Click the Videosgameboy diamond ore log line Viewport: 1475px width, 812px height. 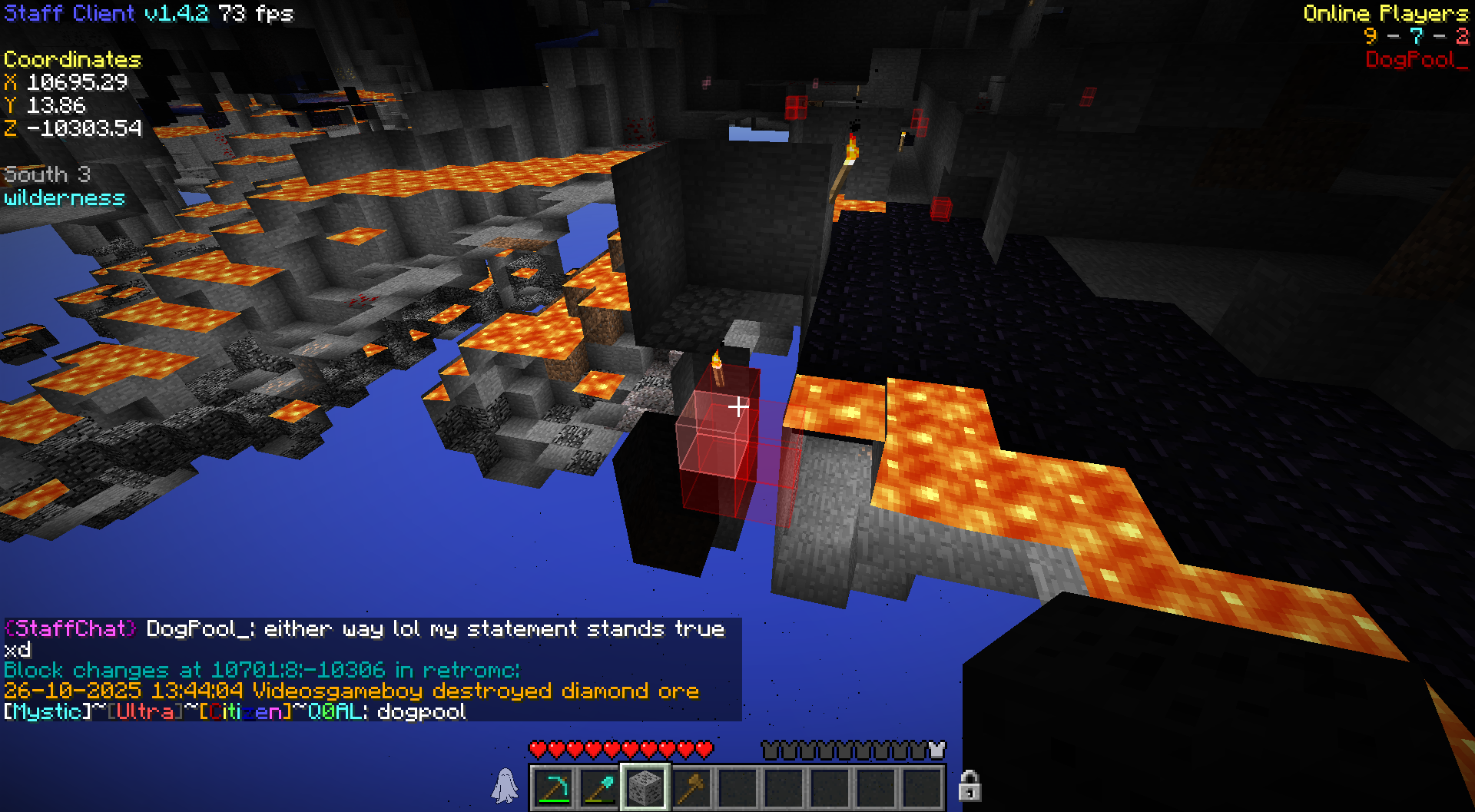click(x=351, y=691)
